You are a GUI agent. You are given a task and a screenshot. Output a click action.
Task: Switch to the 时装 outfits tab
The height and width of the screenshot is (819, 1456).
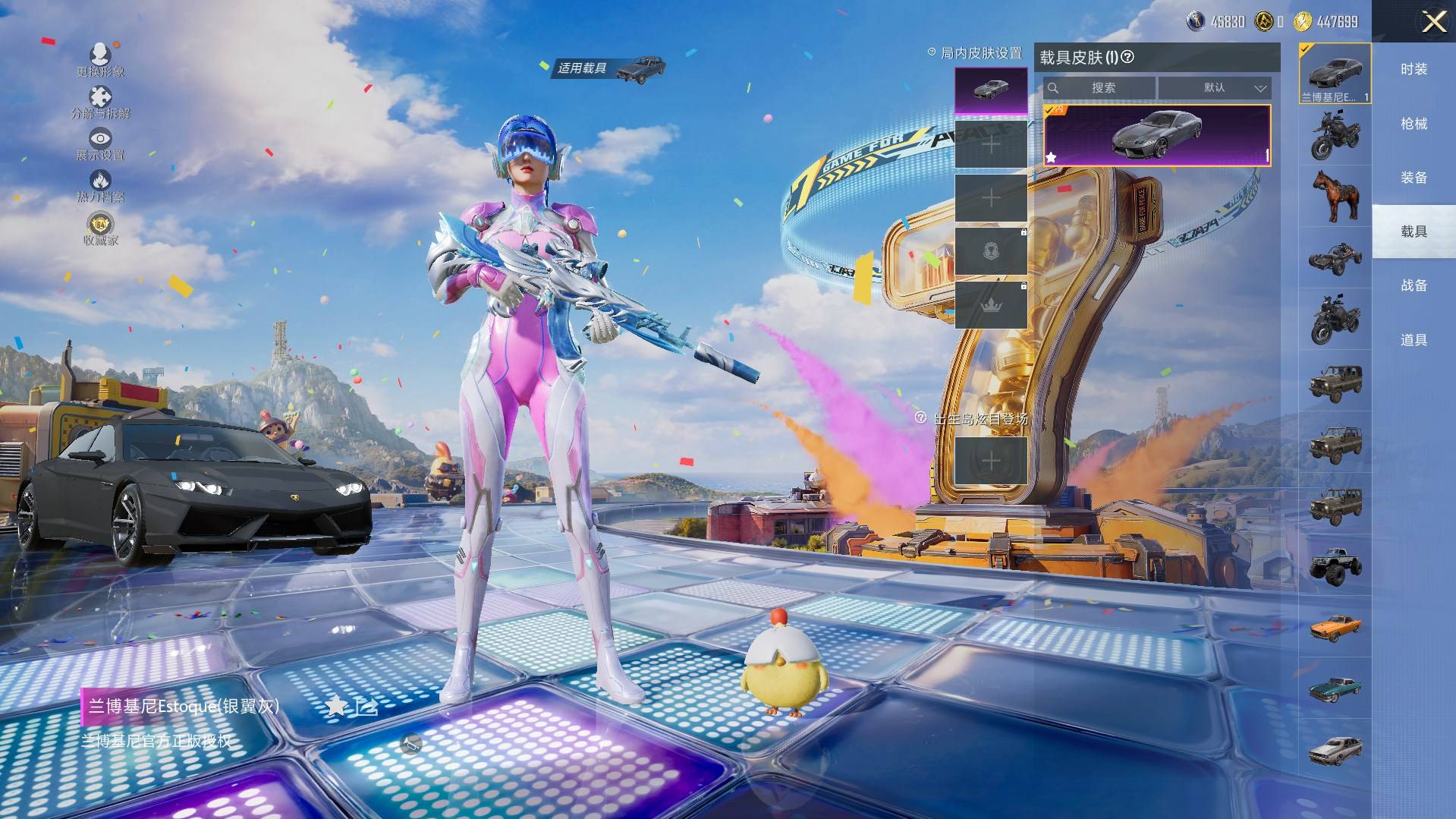pyautogui.click(x=1414, y=69)
